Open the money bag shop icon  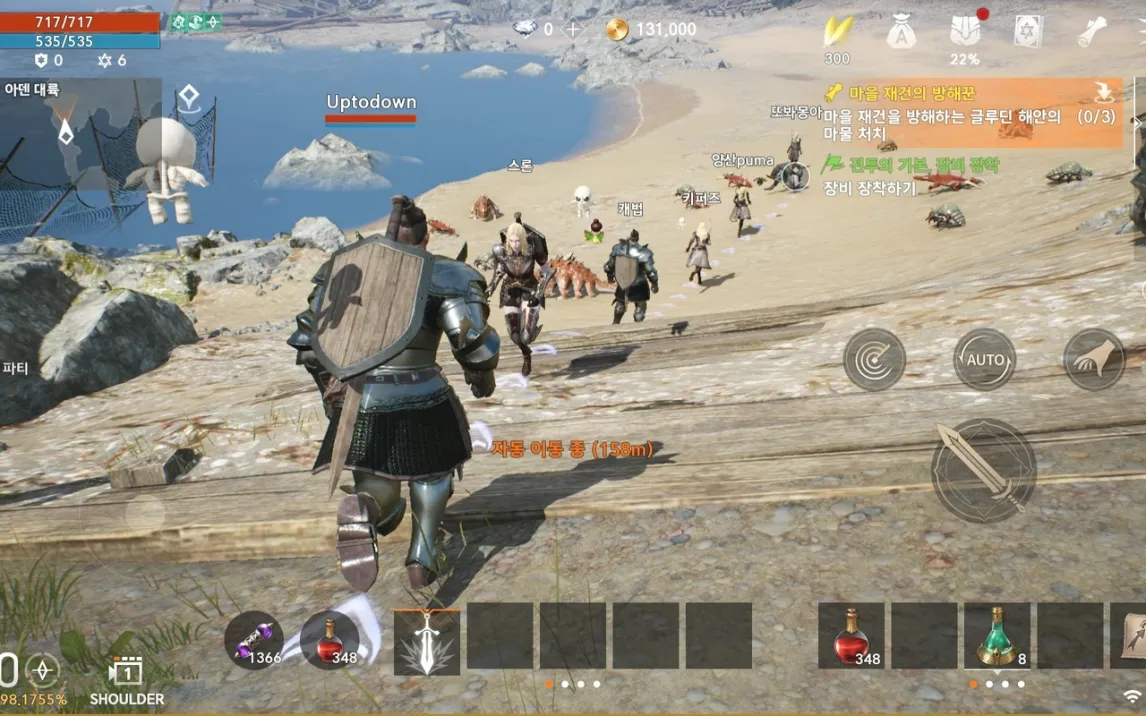[901, 32]
